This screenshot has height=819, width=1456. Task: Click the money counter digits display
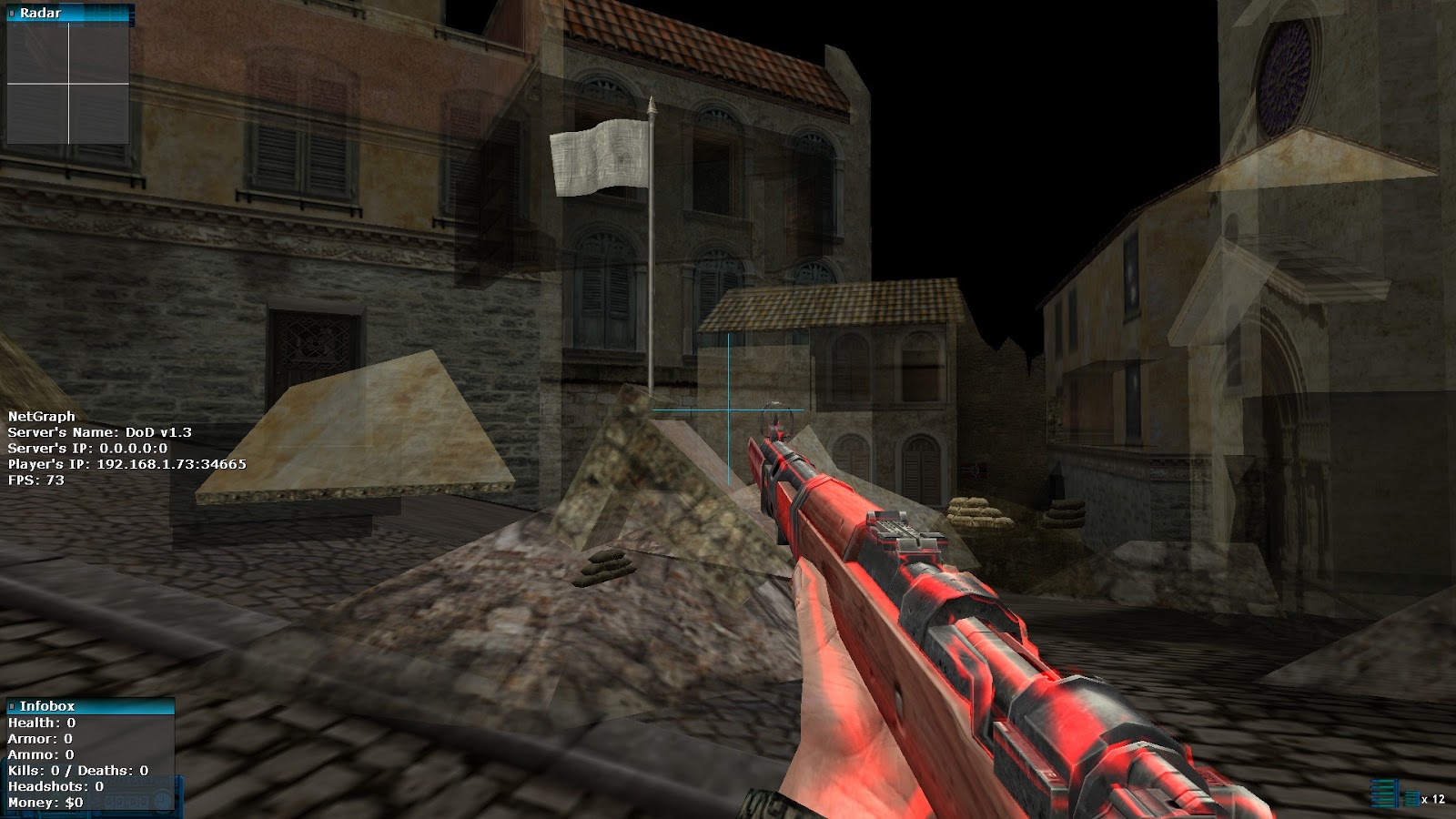click(x=127, y=799)
